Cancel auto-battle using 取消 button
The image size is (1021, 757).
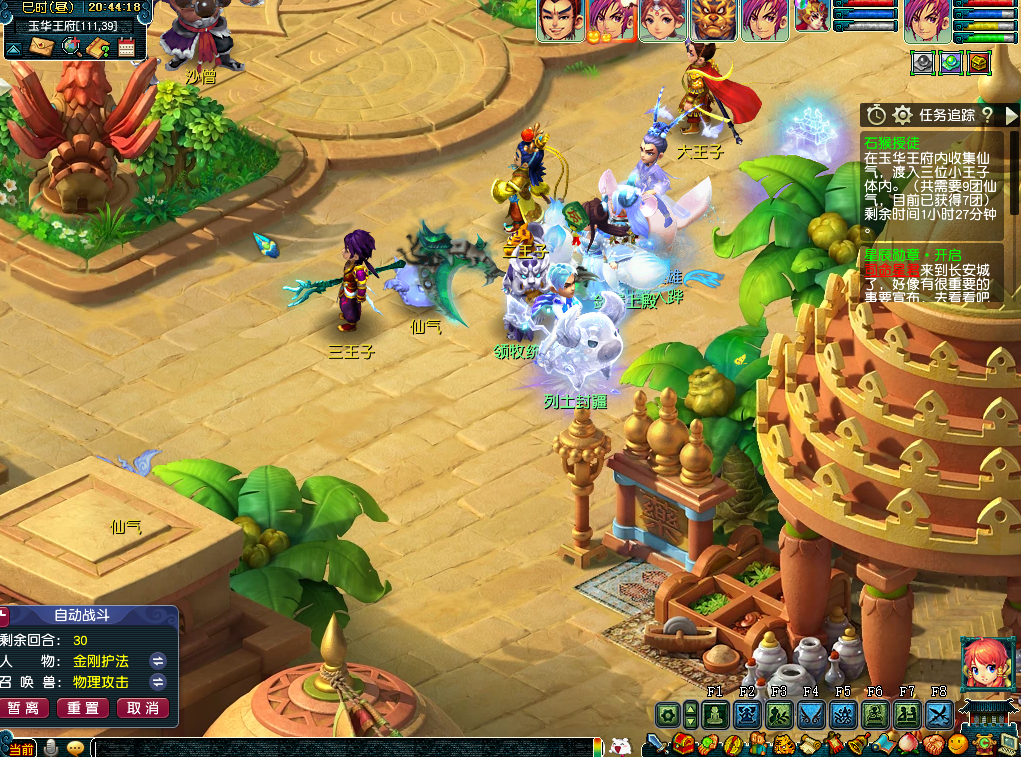(143, 708)
